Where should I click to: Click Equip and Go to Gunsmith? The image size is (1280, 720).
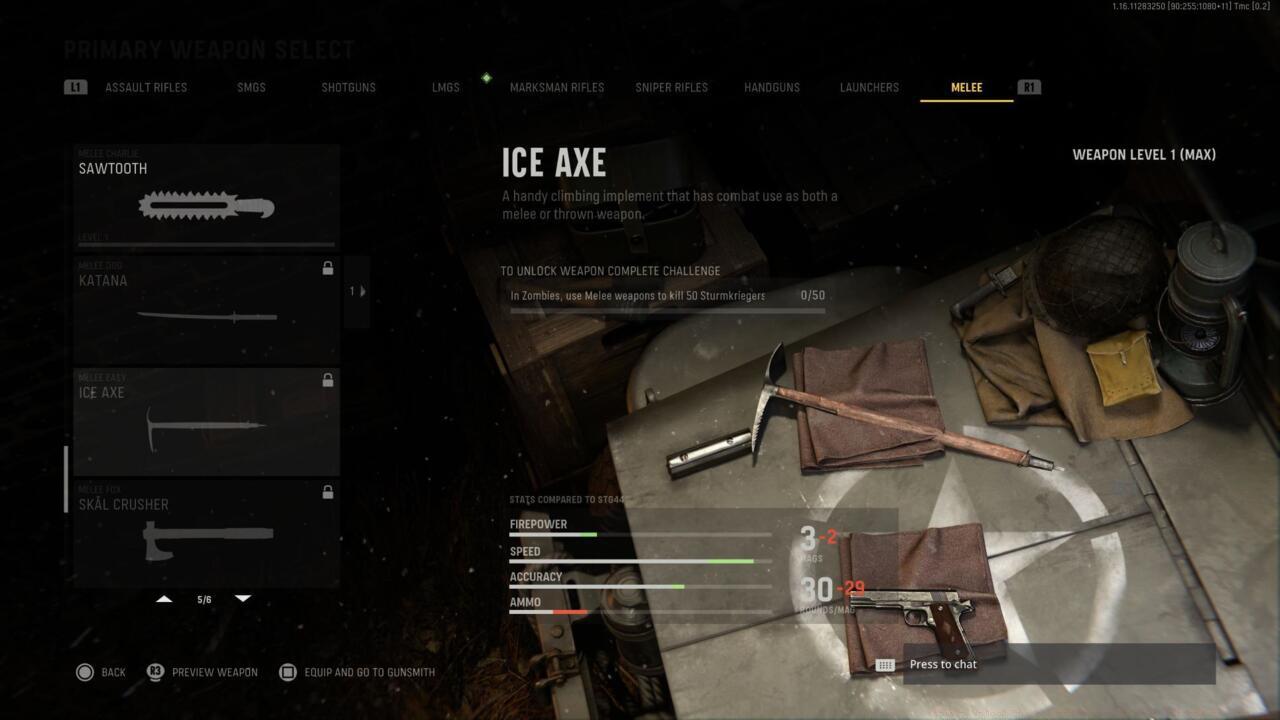[x=370, y=672]
